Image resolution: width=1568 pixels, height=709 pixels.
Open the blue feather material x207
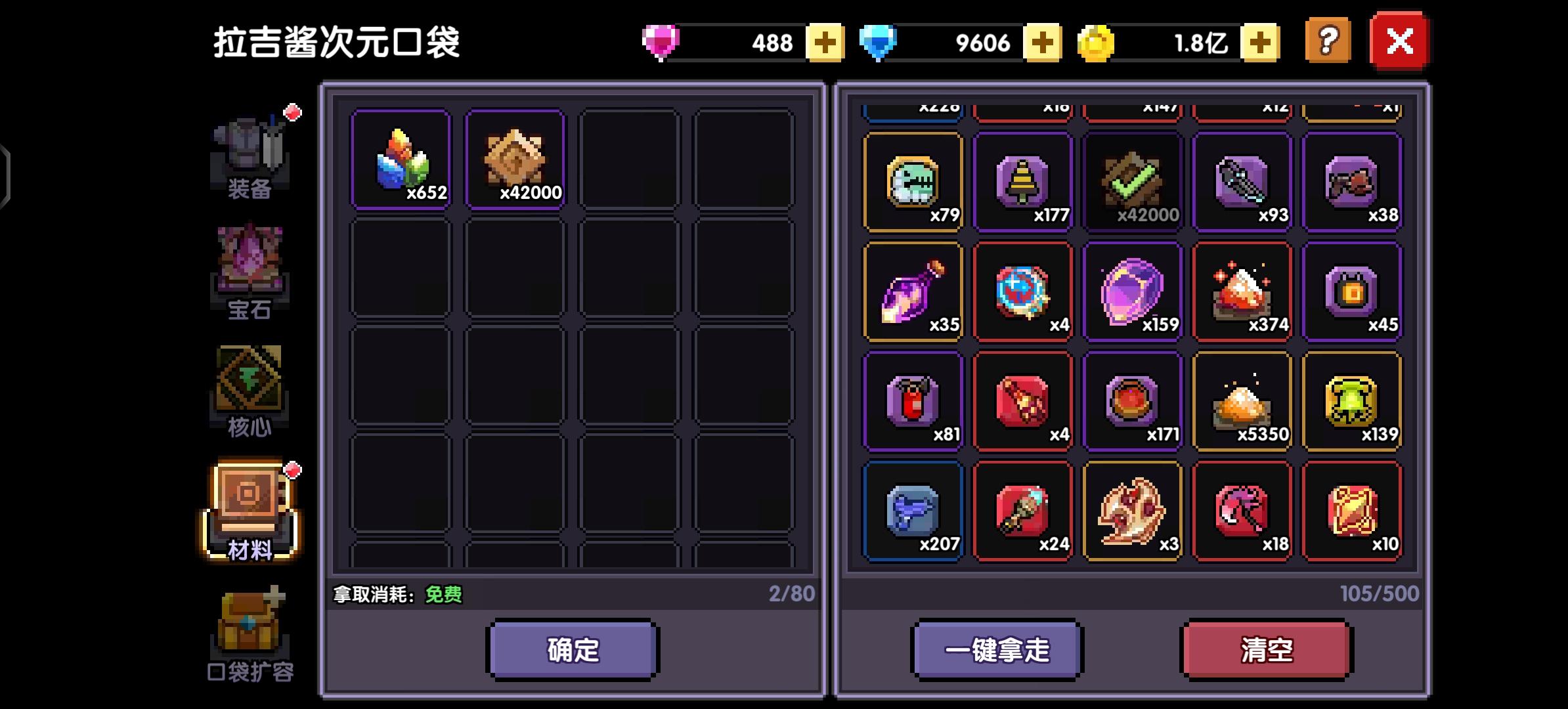pos(913,511)
